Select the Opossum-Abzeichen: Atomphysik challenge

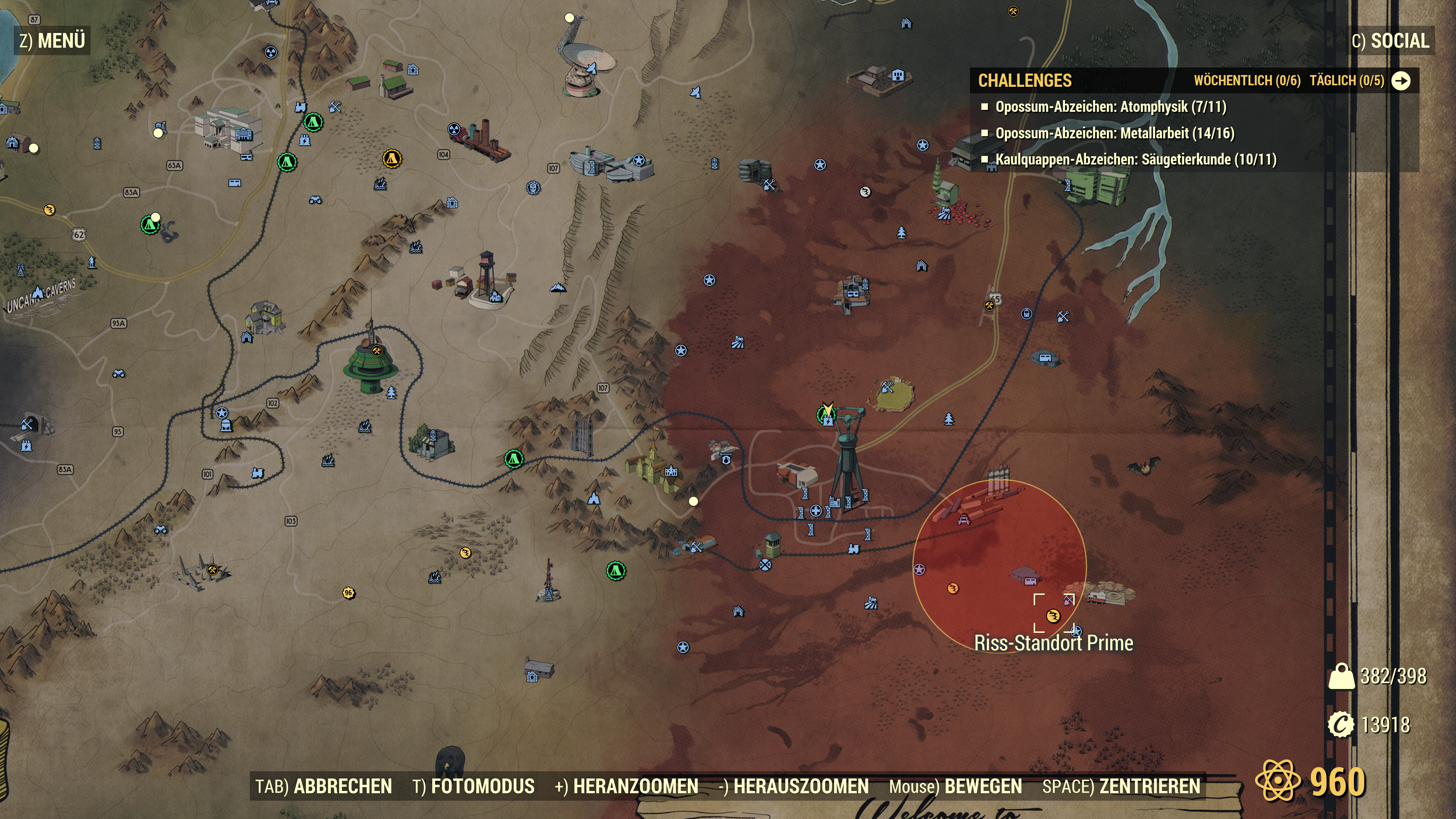click(x=1111, y=107)
